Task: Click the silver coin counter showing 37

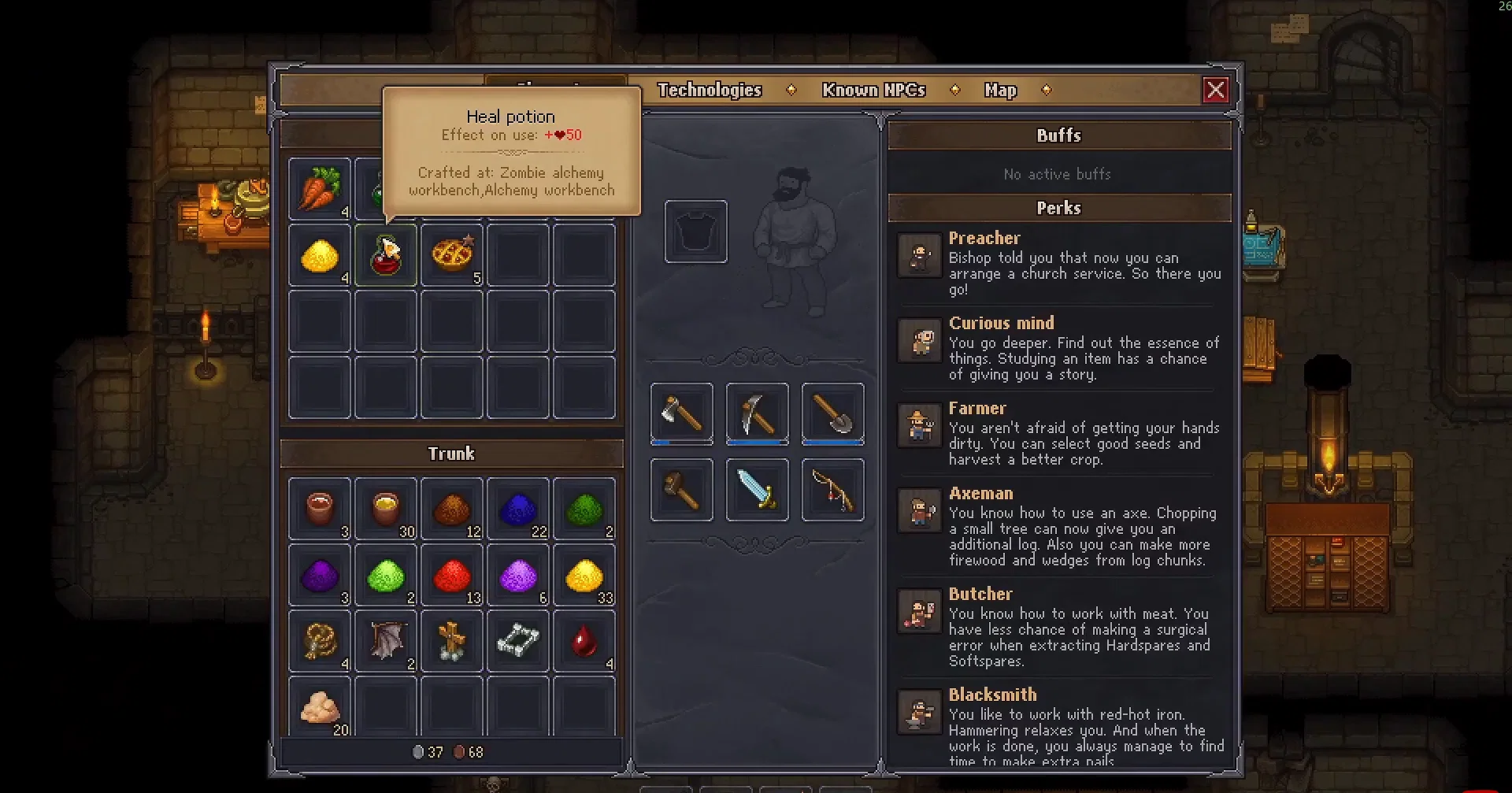Action: coord(430,751)
